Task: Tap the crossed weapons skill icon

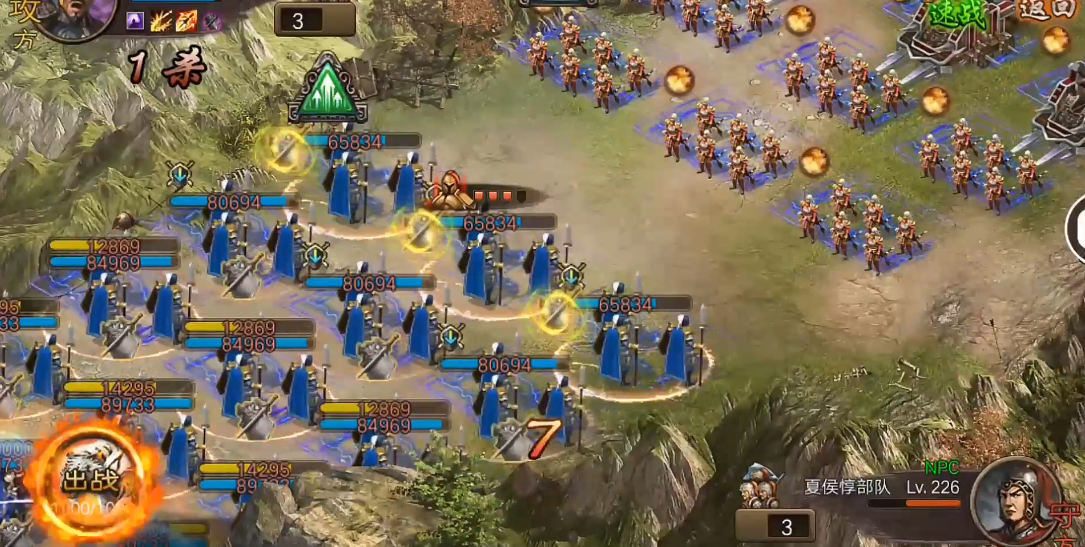Action: coord(211,21)
